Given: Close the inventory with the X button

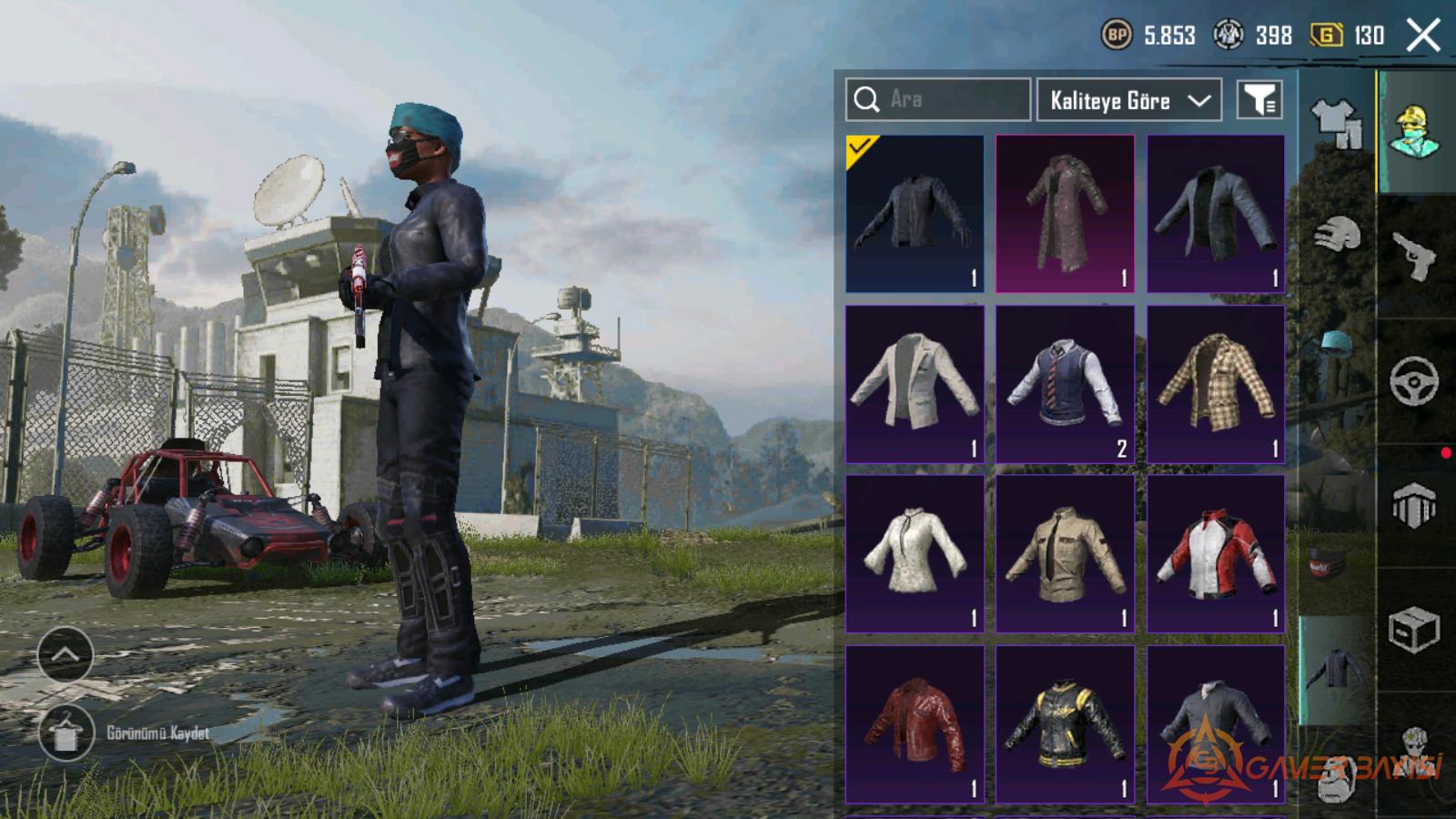Looking at the screenshot, I should tap(1423, 36).
